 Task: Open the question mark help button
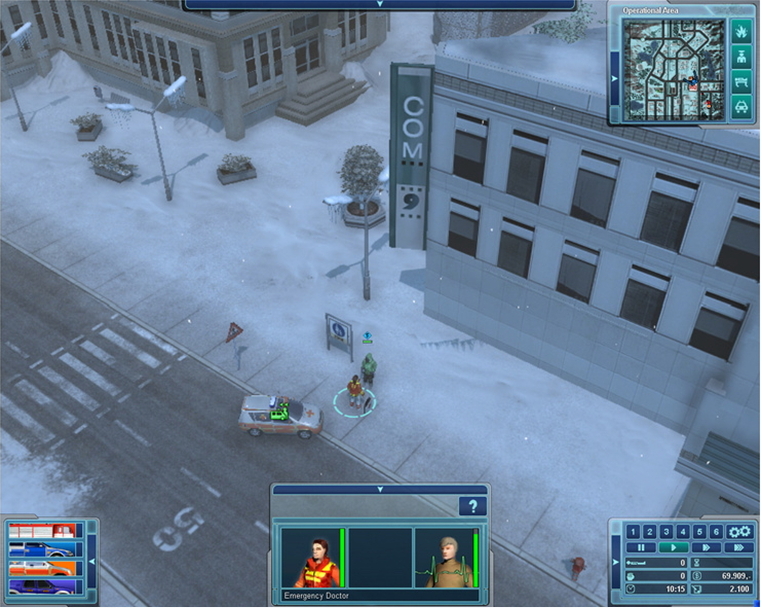coord(473,507)
